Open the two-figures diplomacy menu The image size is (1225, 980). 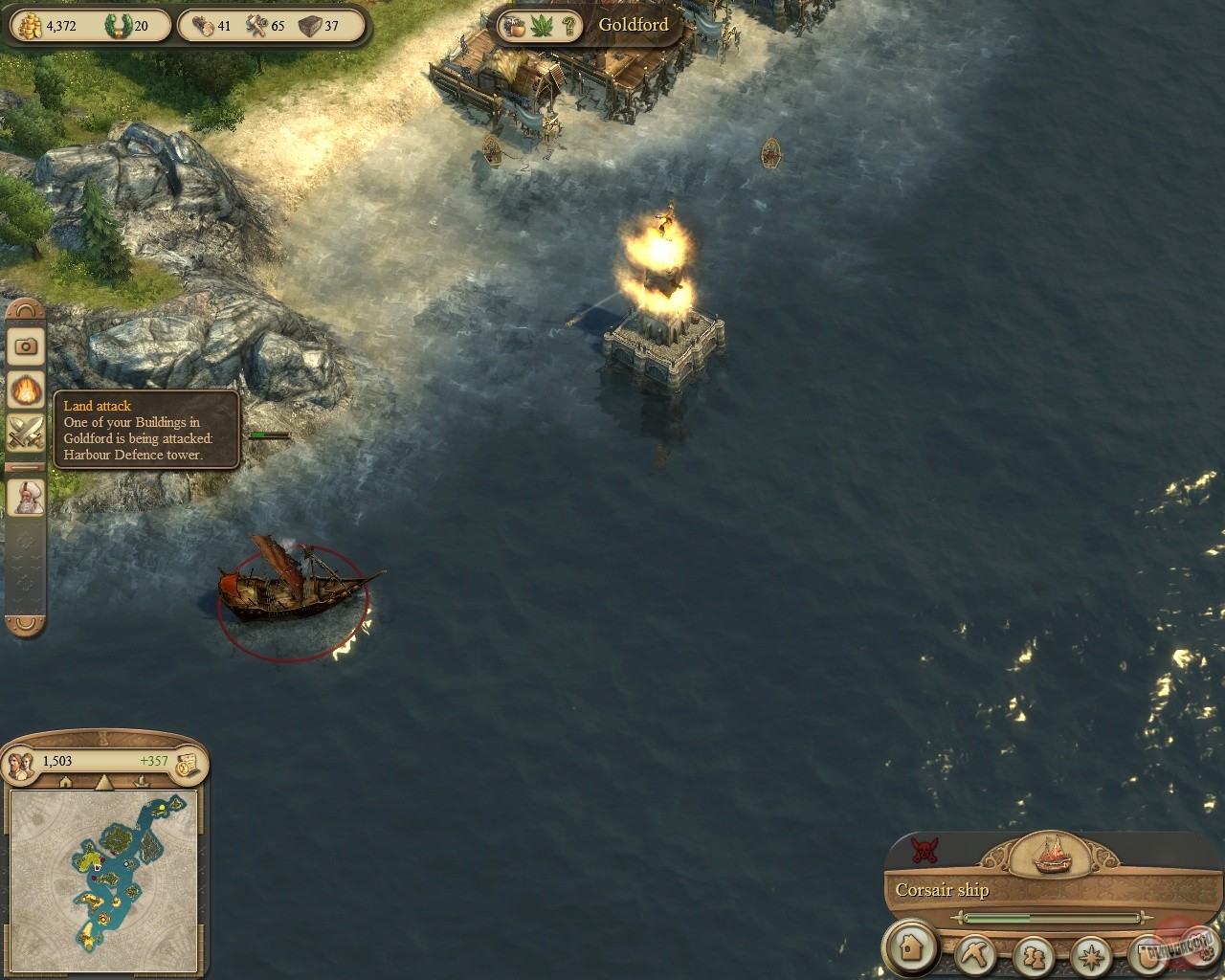(1033, 955)
